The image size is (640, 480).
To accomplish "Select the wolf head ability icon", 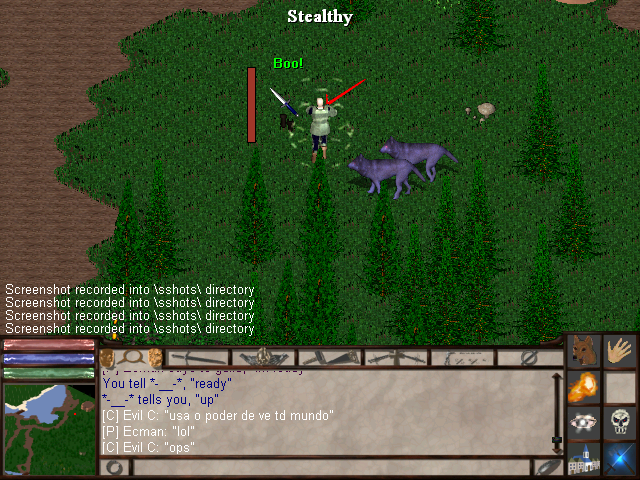I will 583,352.
